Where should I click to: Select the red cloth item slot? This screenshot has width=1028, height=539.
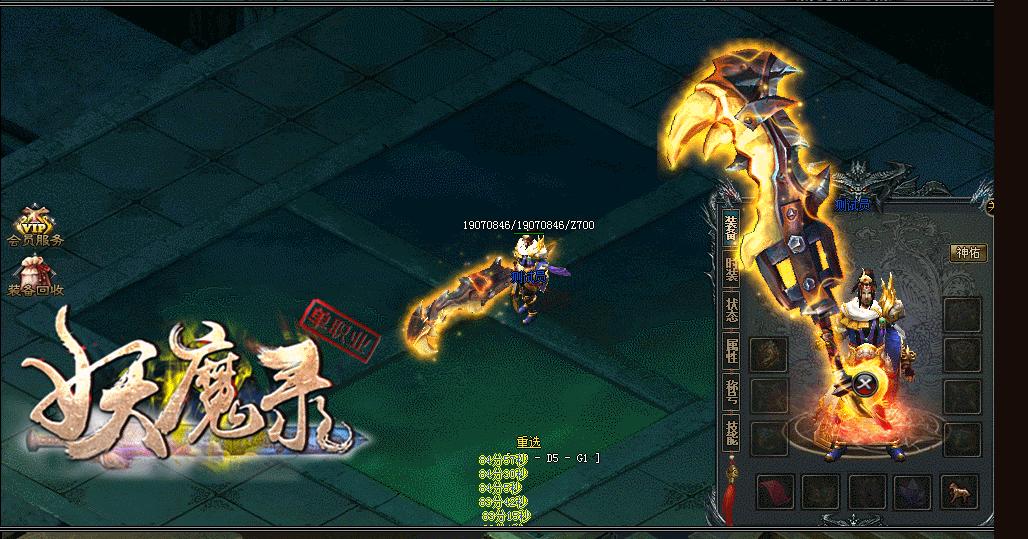(776, 492)
